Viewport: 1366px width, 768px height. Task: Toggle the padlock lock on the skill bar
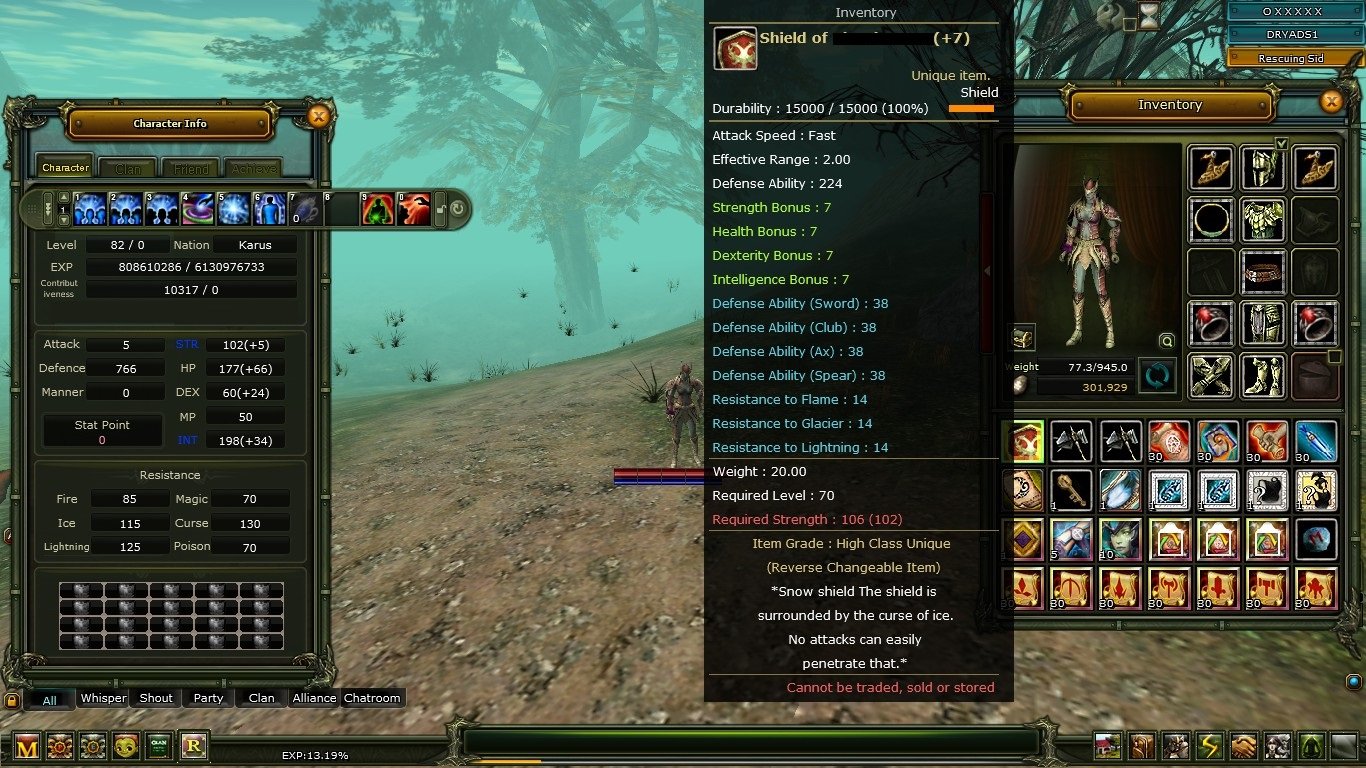[439, 210]
